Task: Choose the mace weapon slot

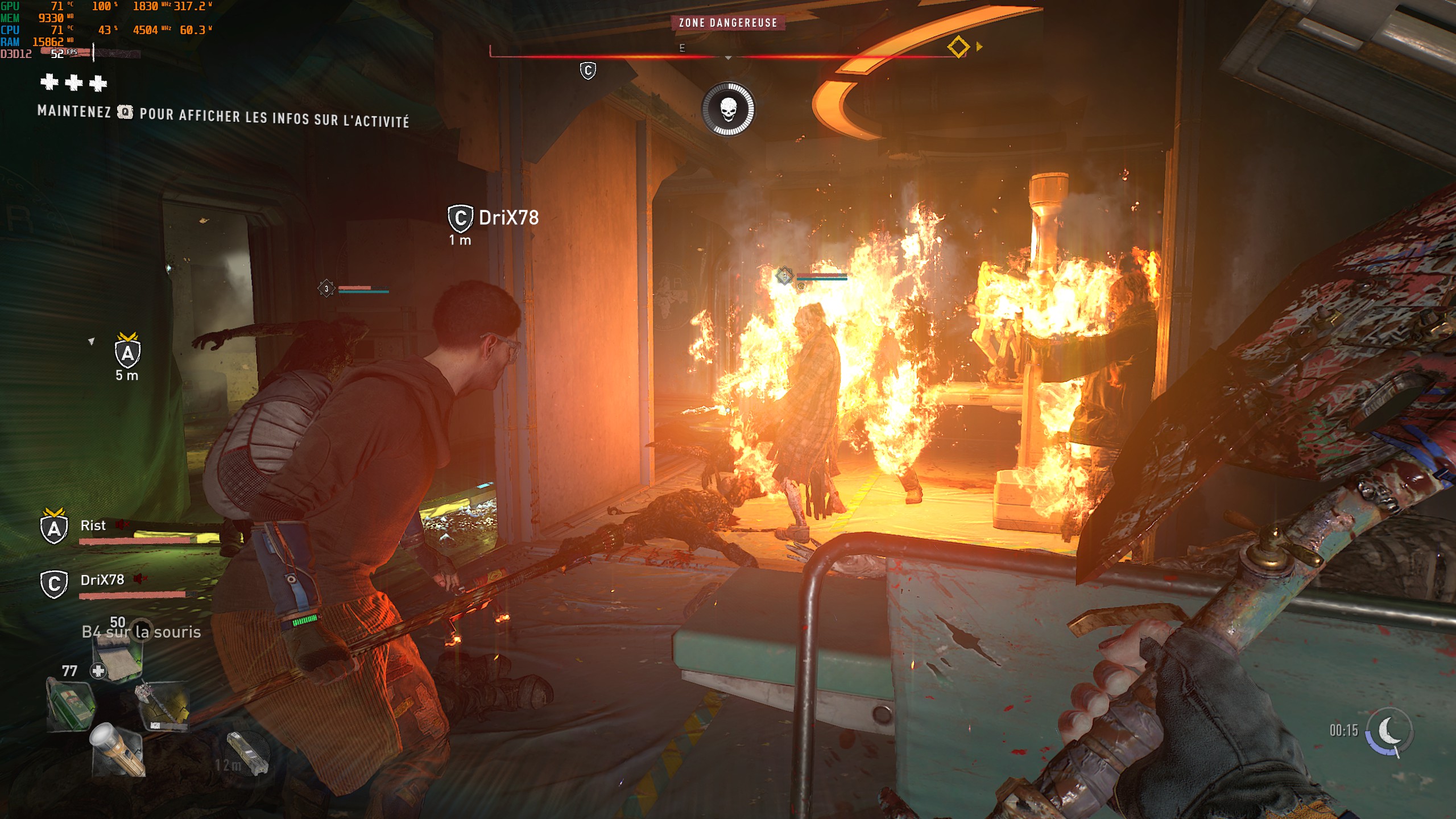Action: [x=163, y=706]
